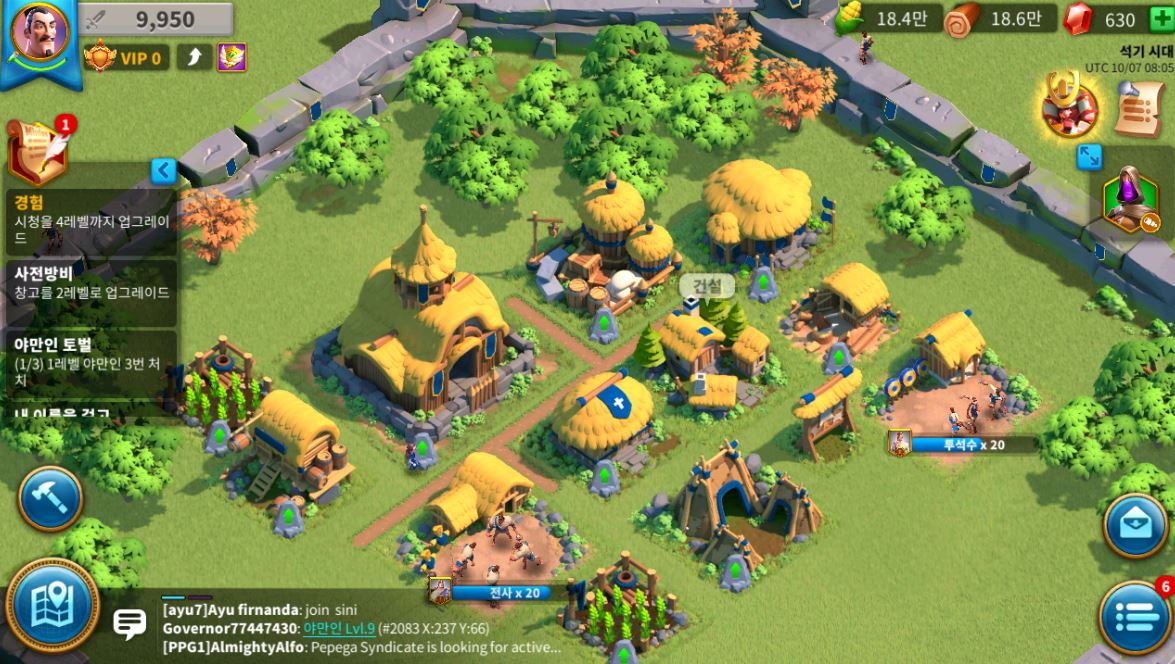Open the chat speech bubble
This screenshot has height=664, width=1175.
pyautogui.click(x=130, y=625)
